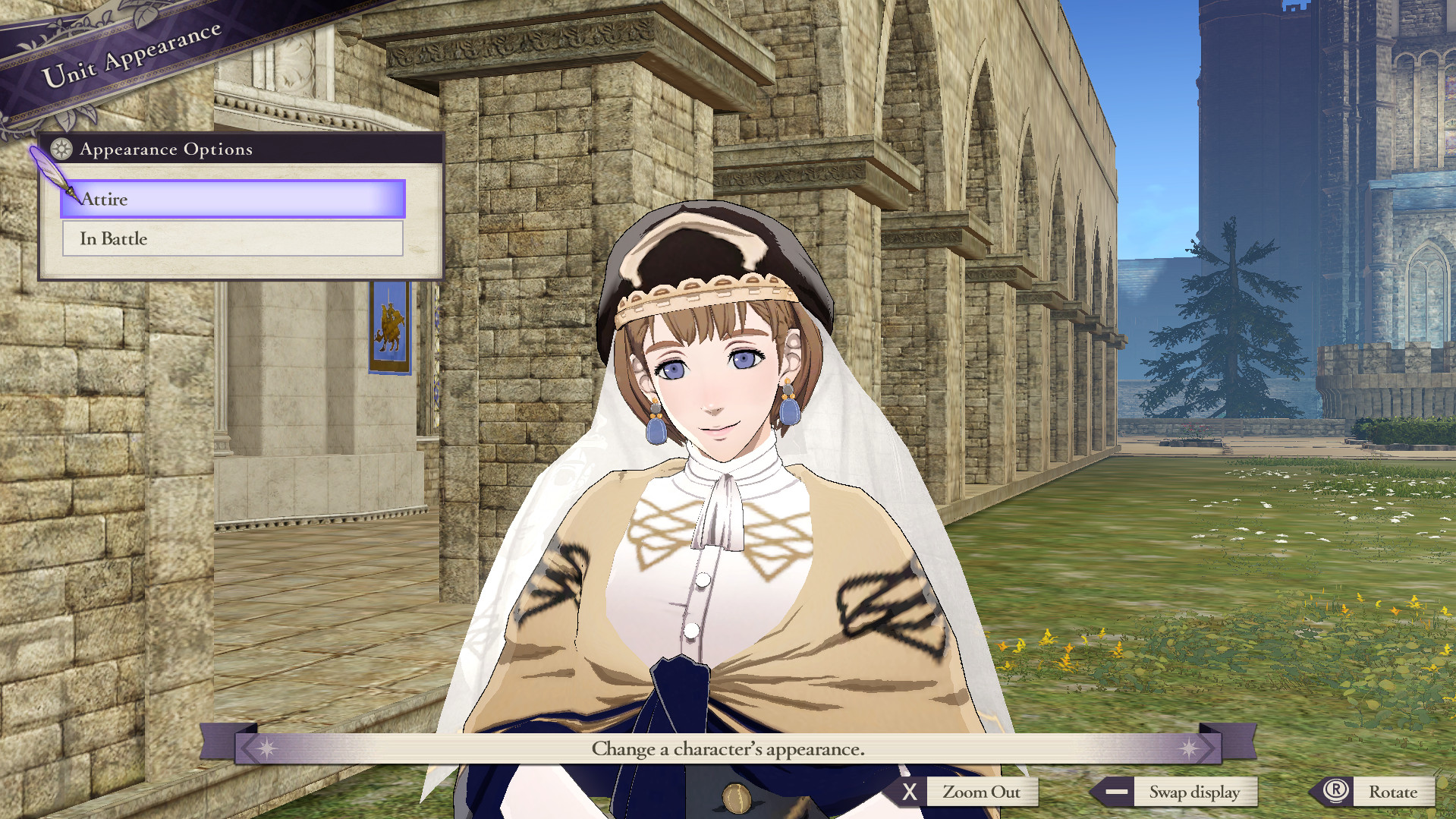Click the sun emblem icon on Appearance Options header
Screen dimensions: 1456x819
point(61,150)
